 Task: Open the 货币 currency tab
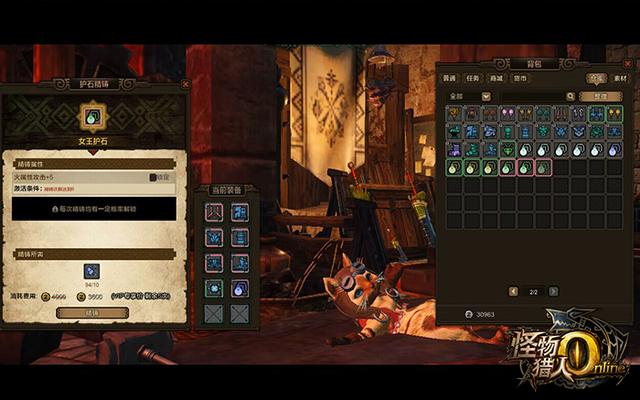tap(520, 77)
